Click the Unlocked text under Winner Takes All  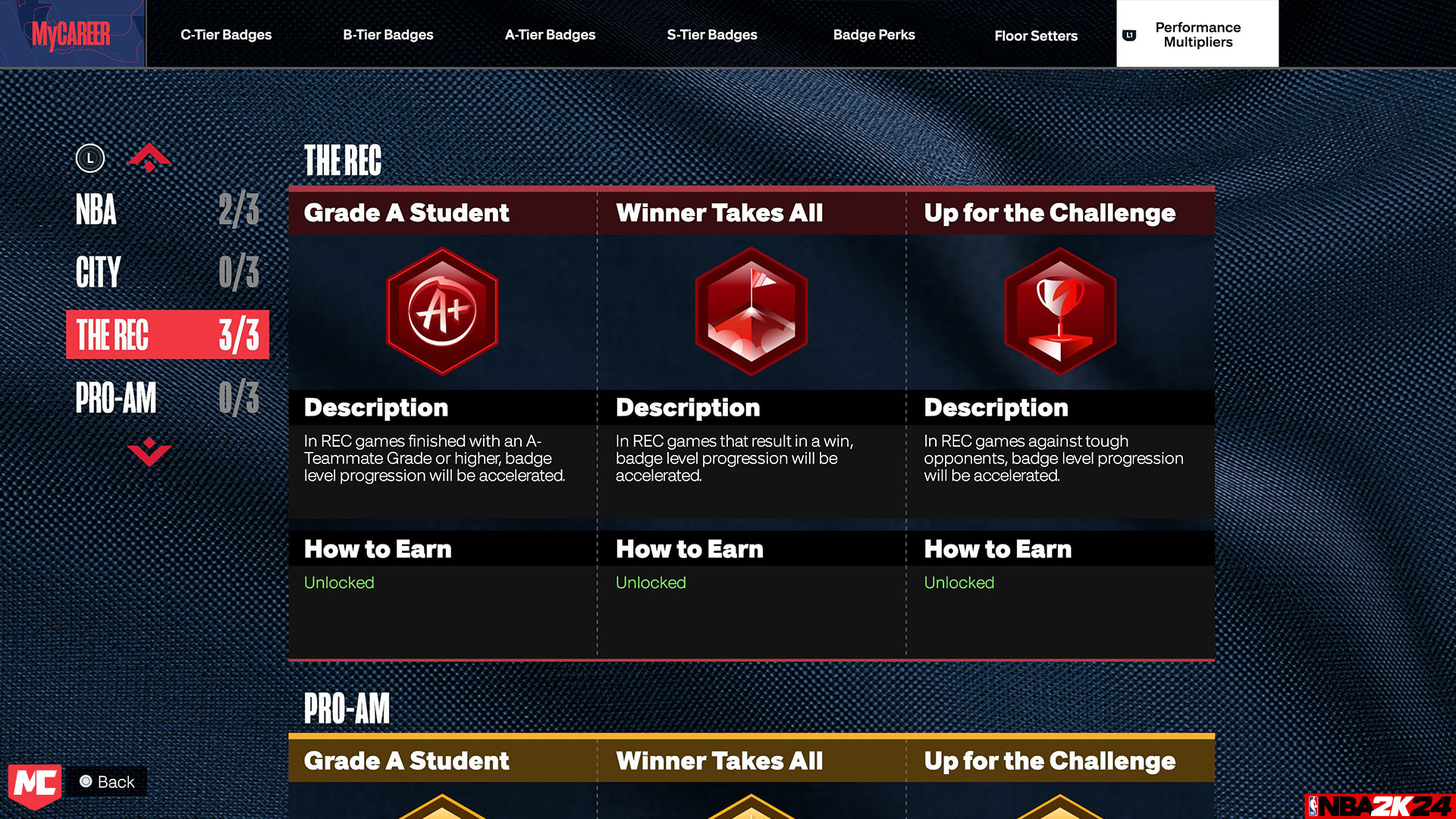click(x=651, y=582)
